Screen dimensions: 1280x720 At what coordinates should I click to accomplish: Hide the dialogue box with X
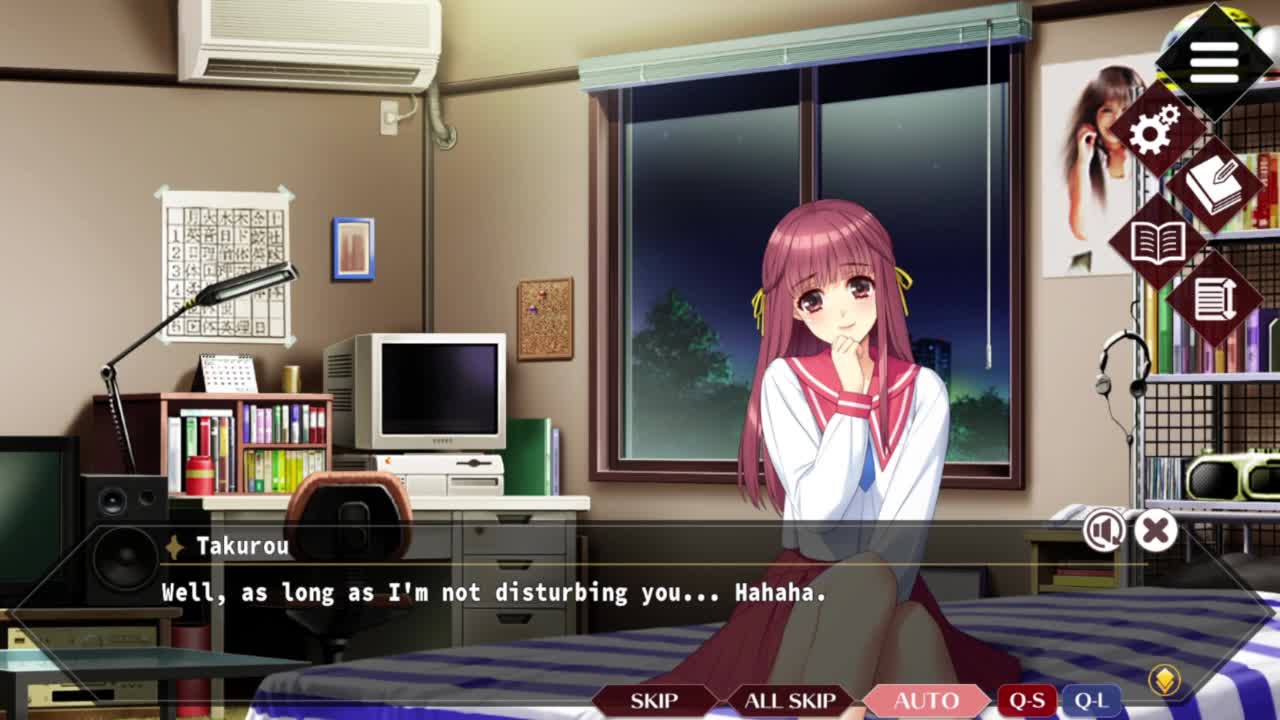click(x=1155, y=531)
